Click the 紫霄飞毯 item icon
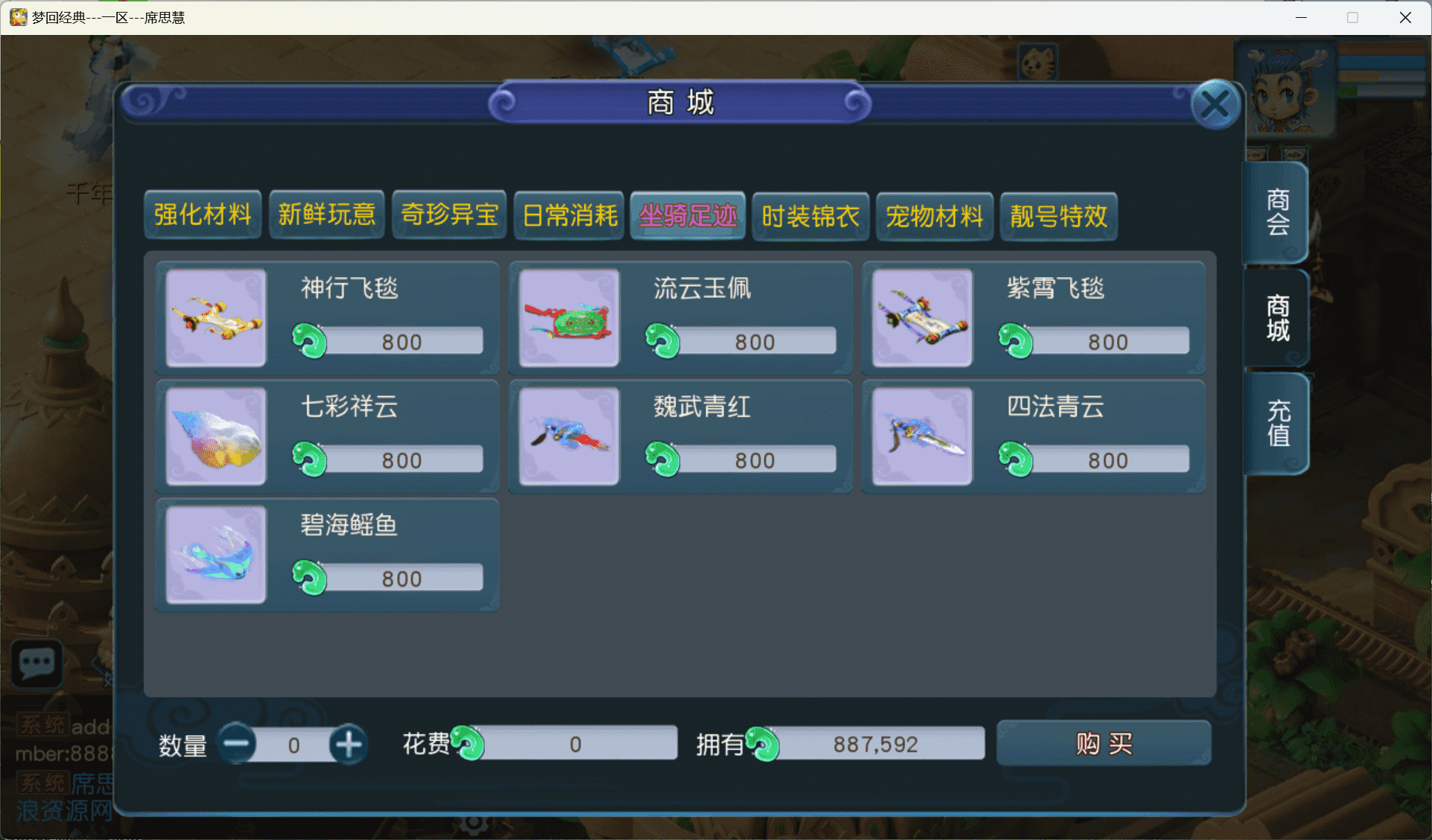This screenshot has height=840, width=1432. (x=922, y=318)
